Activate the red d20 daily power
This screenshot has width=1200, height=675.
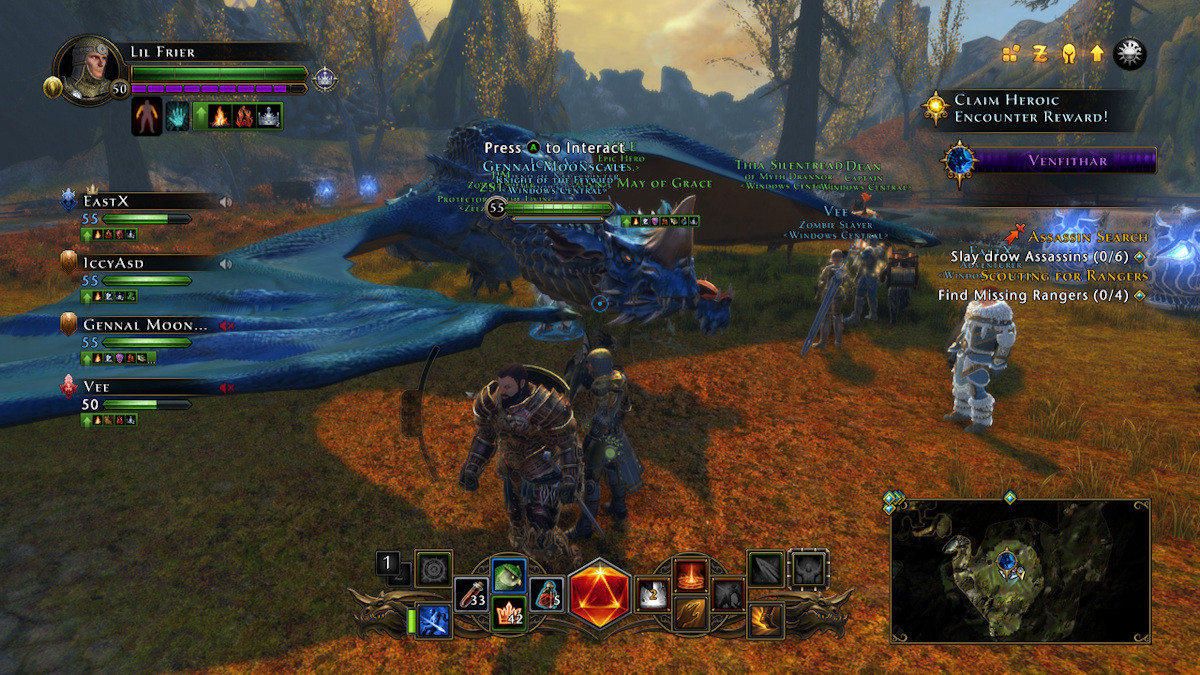pyautogui.click(x=600, y=593)
